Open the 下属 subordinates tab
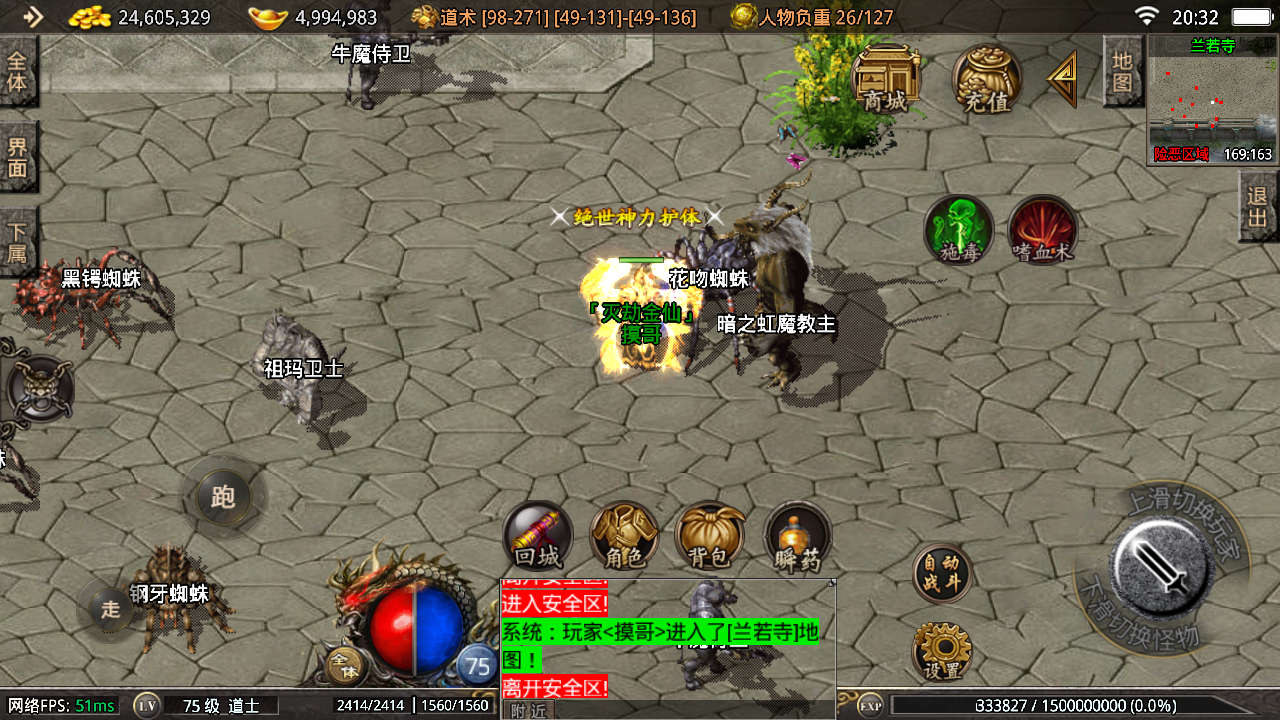The width and height of the screenshot is (1280, 720). (18, 240)
